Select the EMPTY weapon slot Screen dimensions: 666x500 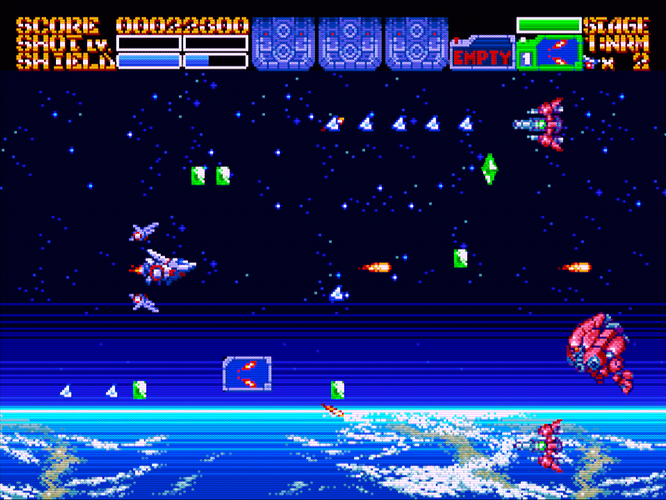482,56
